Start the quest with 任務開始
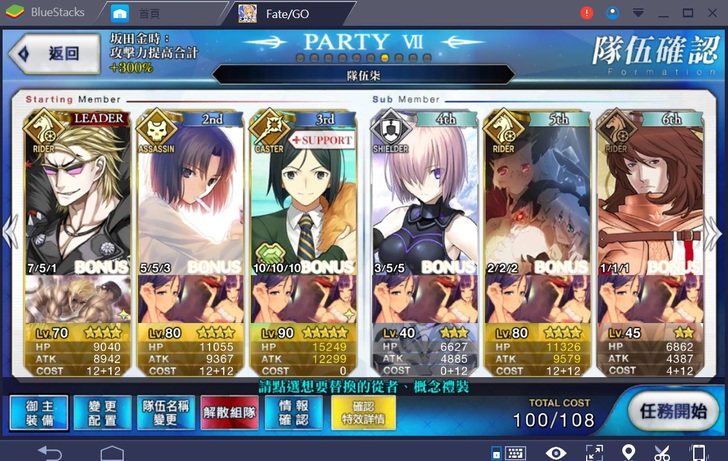Image resolution: width=728 pixels, height=461 pixels. (671, 410)
